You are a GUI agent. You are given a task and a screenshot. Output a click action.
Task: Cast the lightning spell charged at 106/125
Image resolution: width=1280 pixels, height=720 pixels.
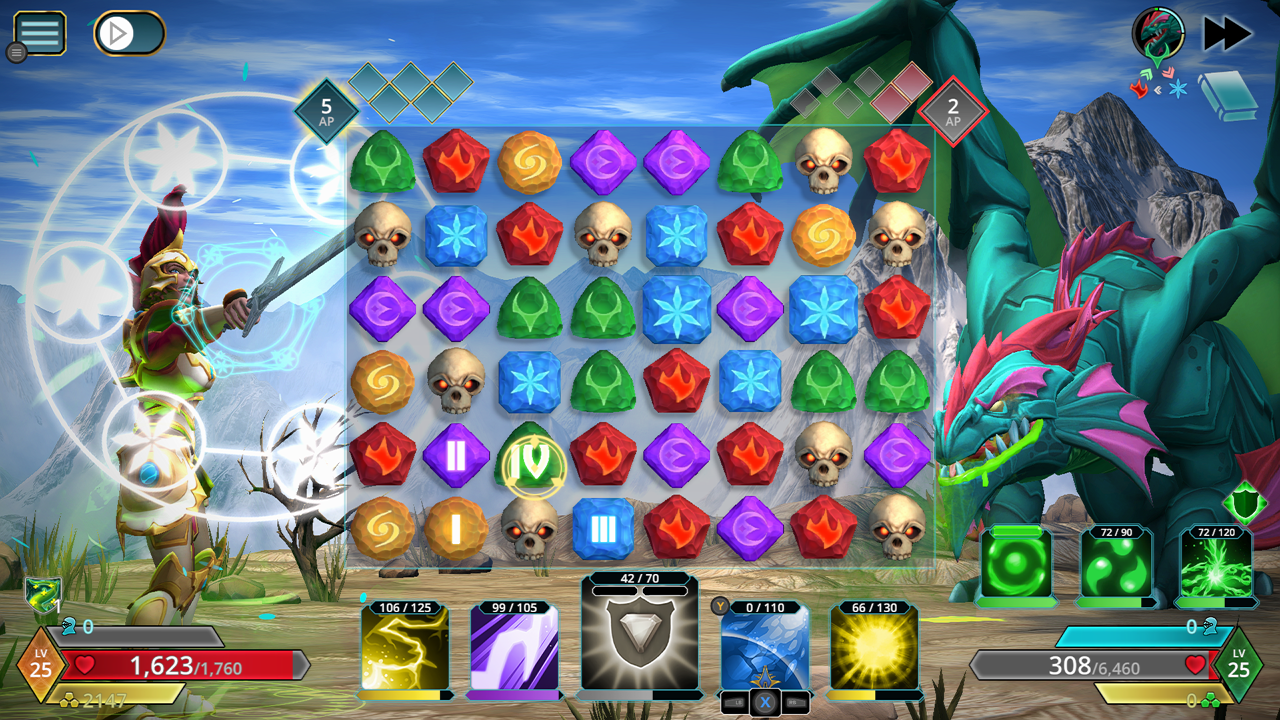(407, 650)
